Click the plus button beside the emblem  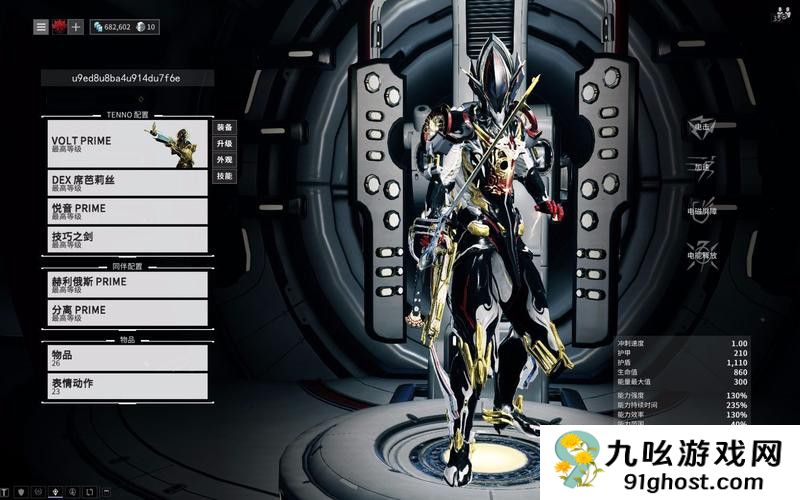76,27
